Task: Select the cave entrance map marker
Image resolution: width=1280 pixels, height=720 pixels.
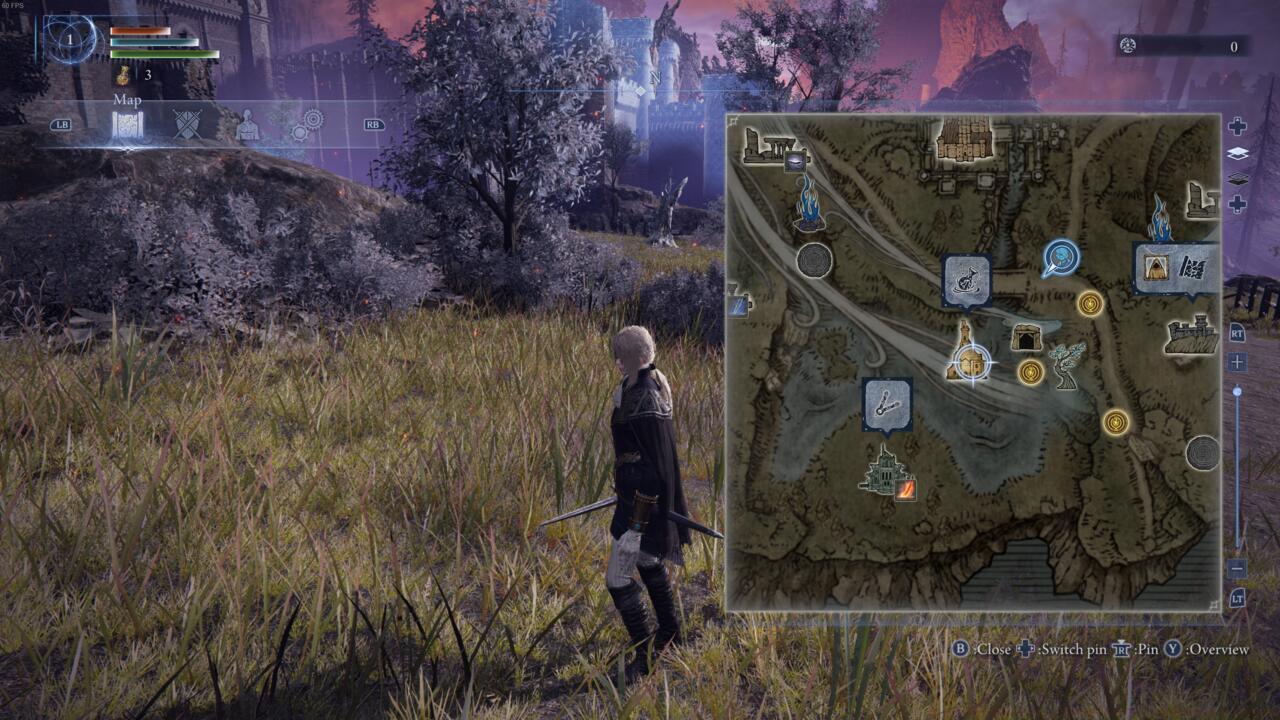Action: [1026, 337]
